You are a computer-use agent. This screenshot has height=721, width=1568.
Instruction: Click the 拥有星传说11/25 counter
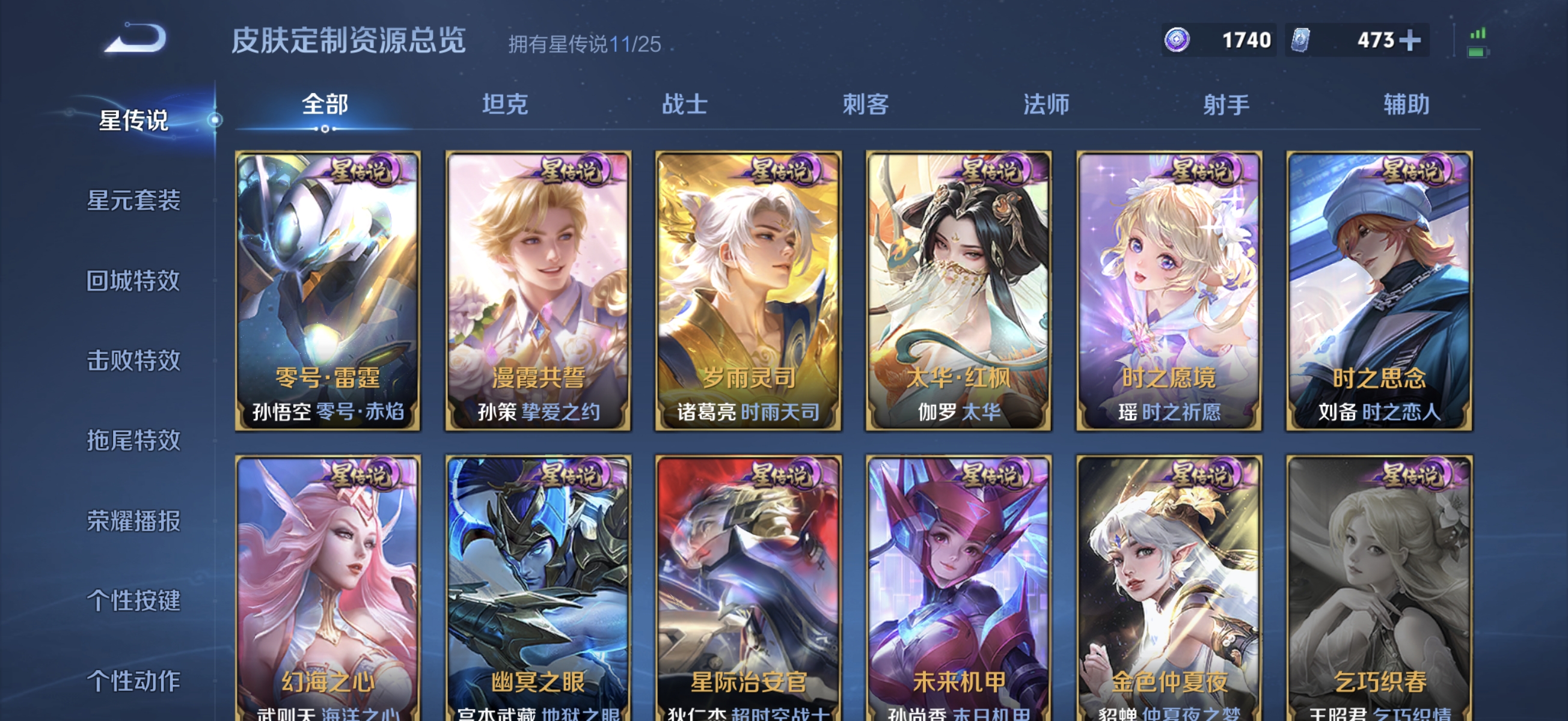[x=586, y=43]
